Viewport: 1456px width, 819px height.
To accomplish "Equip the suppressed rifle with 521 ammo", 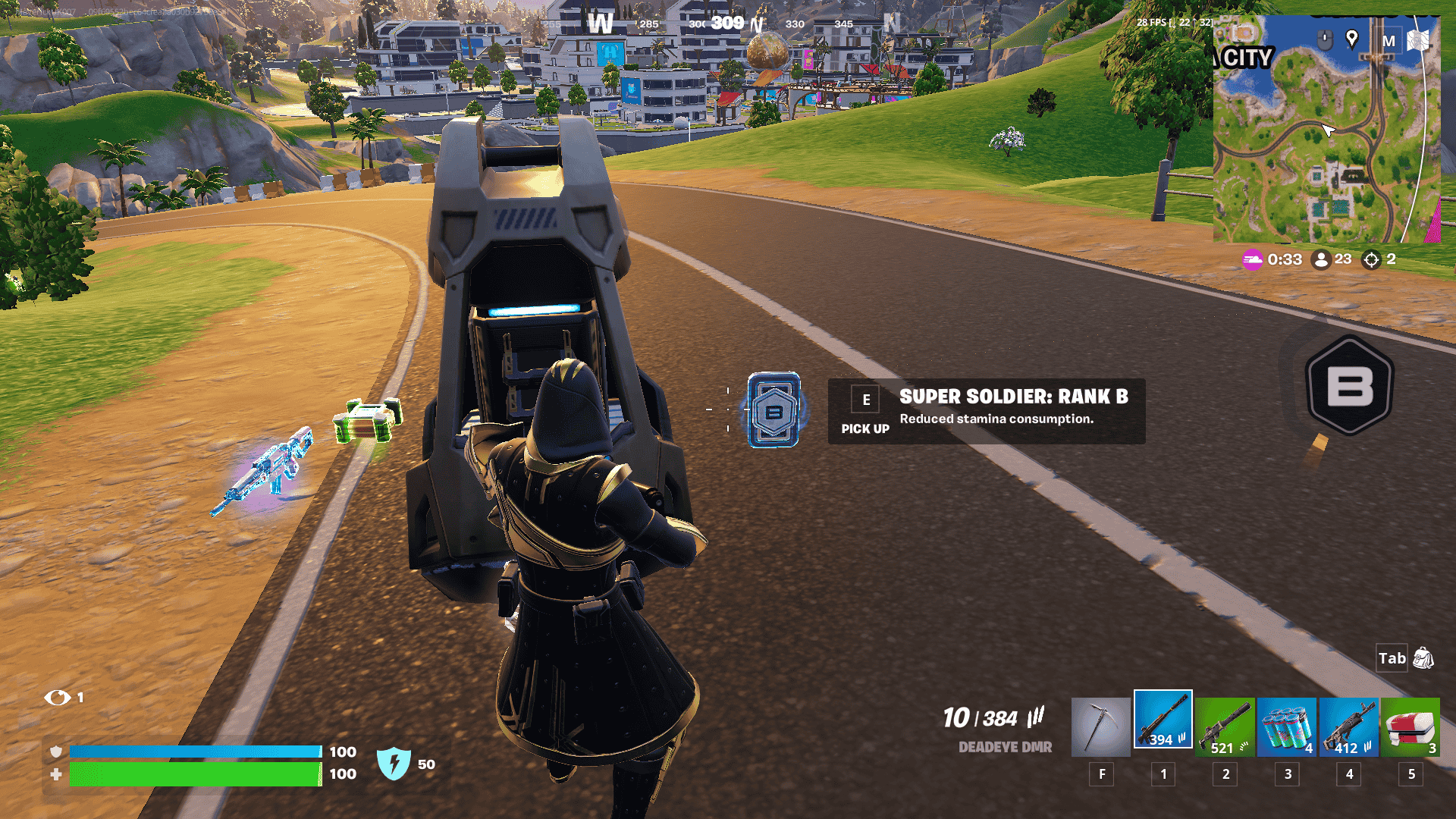I will tap(1225, 726).
